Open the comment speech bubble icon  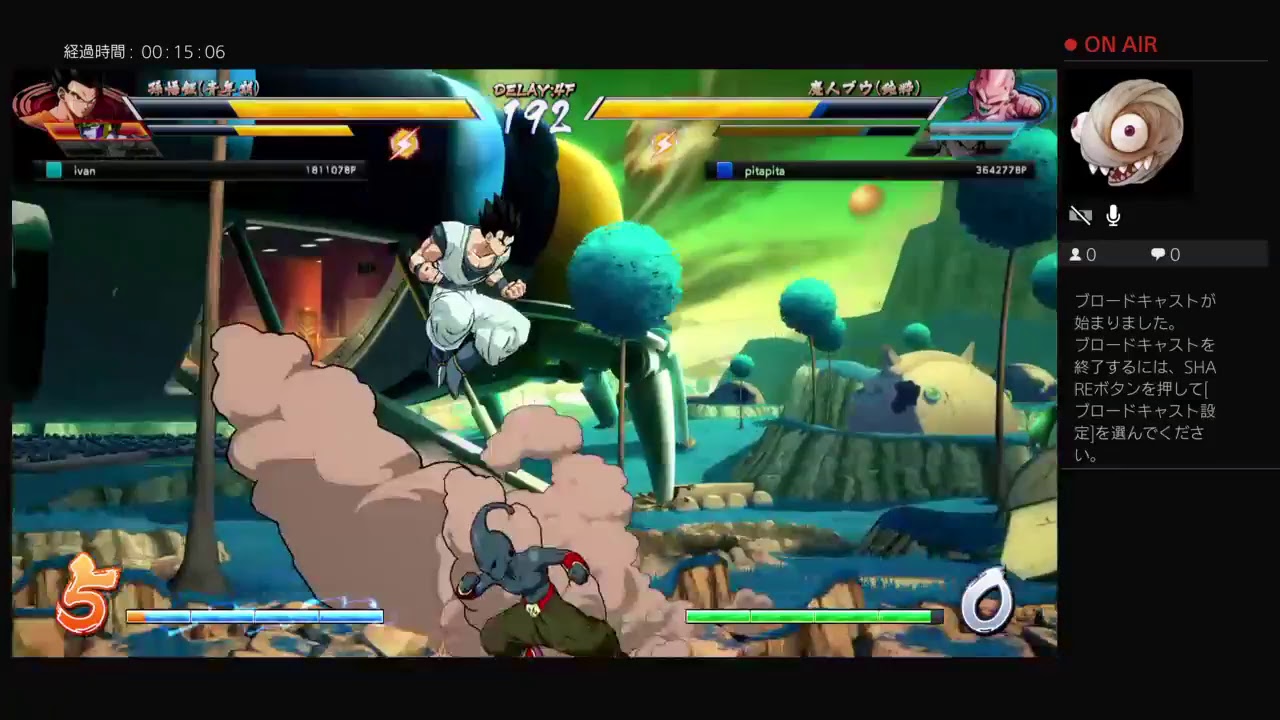[x=1158, y=254]
